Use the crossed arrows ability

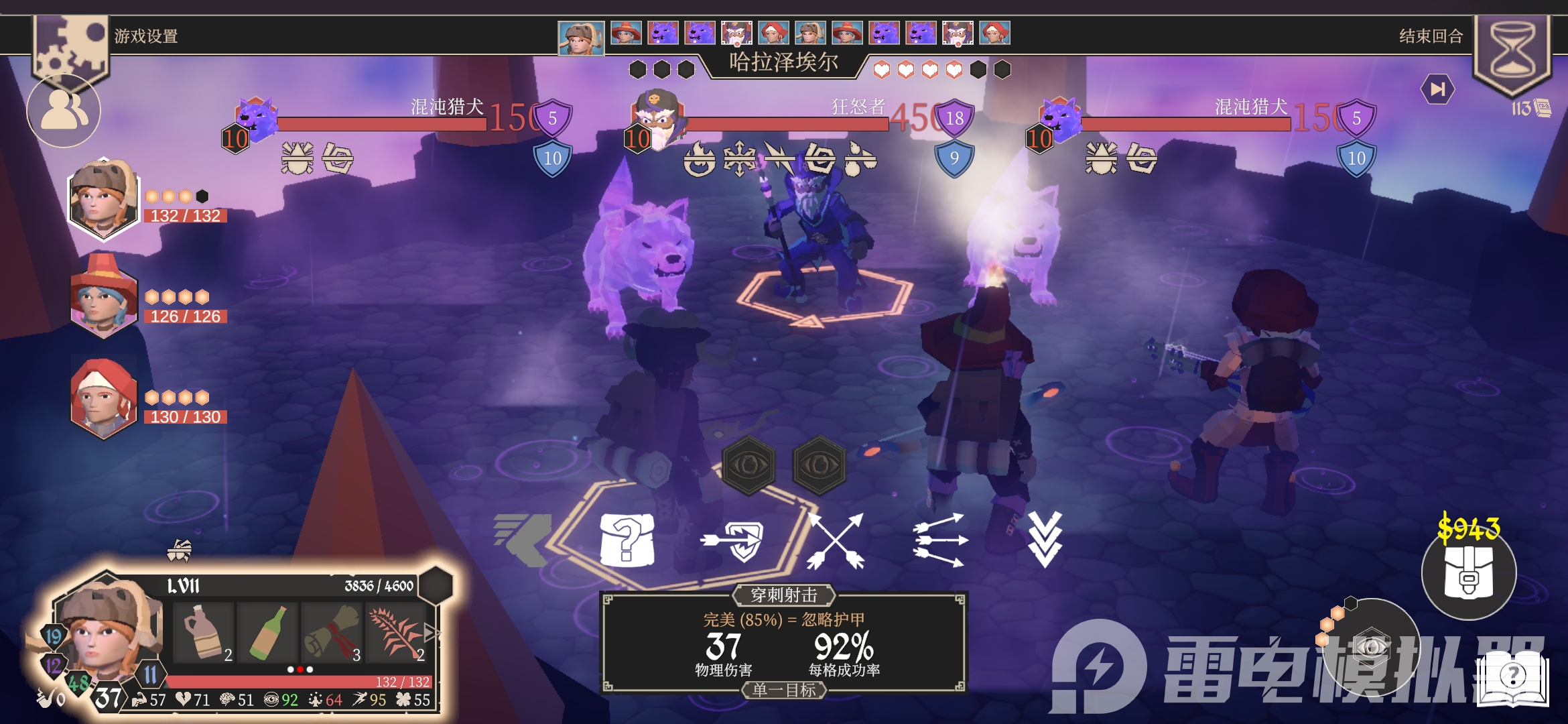click(x=836, y=540)
